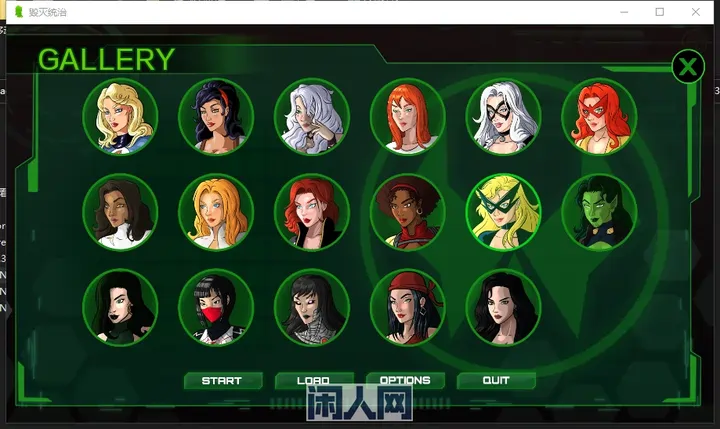Choose the red-haired woman with red mask

599,117
